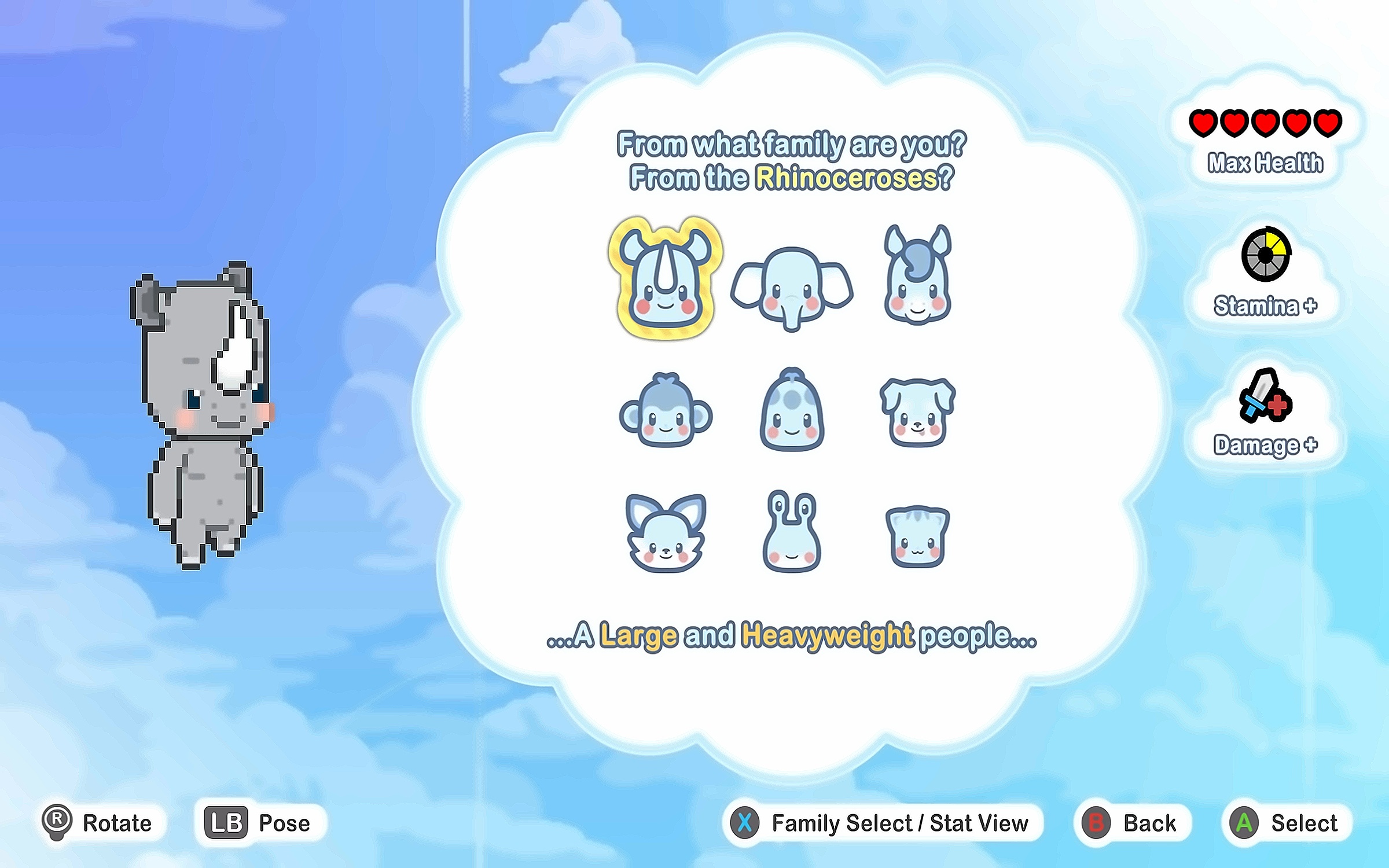
Task: Select the monkey family icon
Action: 666,410
